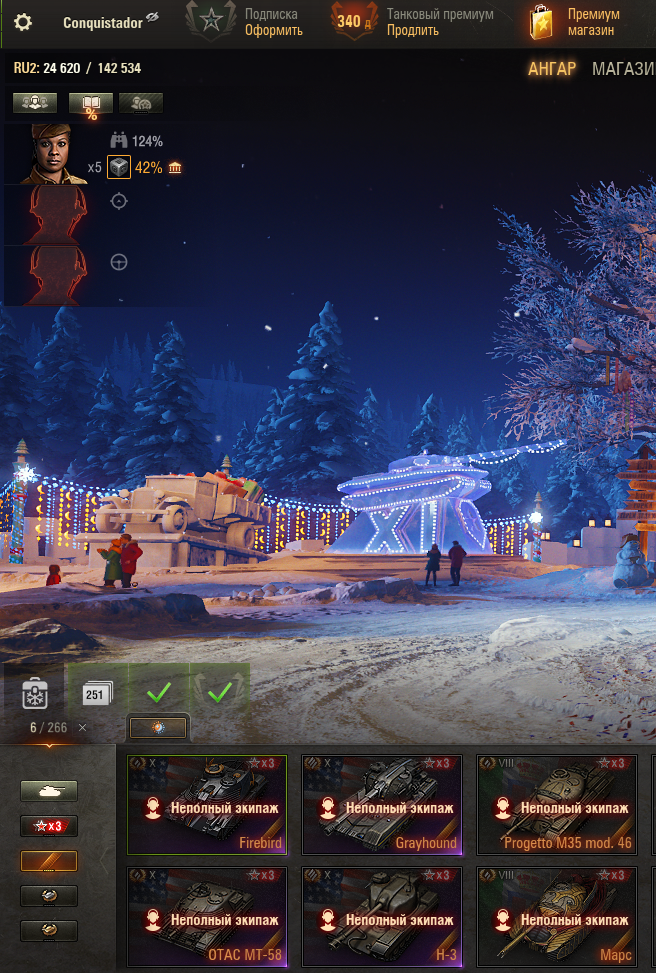
Task: Toggle the white tank silhouette filter
Action: [x=49, y=791]
